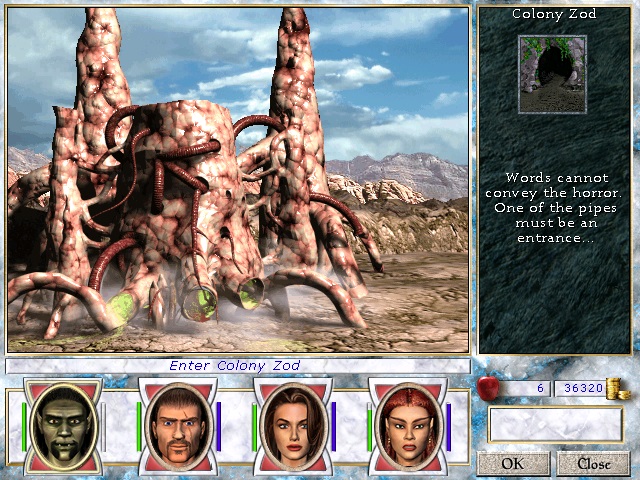The image size is (640, 480).
Task: Select the mustached man's party portrait
Action: (x=177, y=424)
